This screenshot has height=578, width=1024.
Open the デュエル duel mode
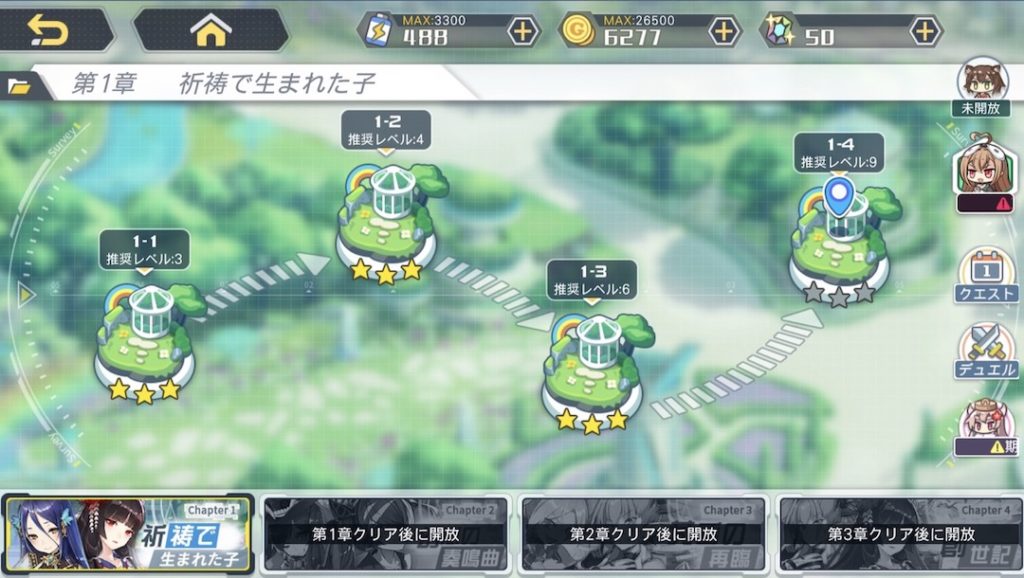coord(986,352)
